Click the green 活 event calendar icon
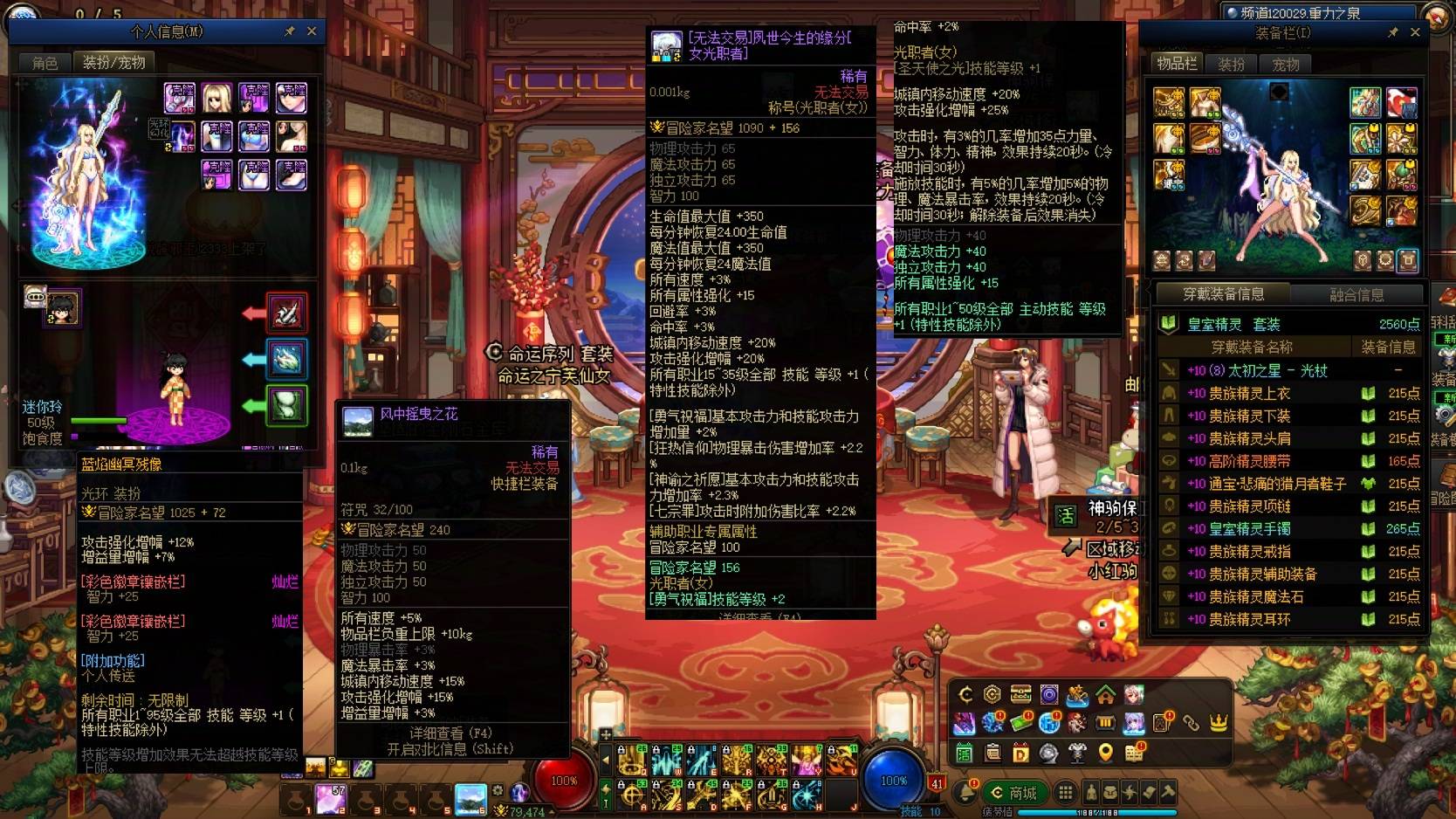1456x819 pixels. point(963,753)
